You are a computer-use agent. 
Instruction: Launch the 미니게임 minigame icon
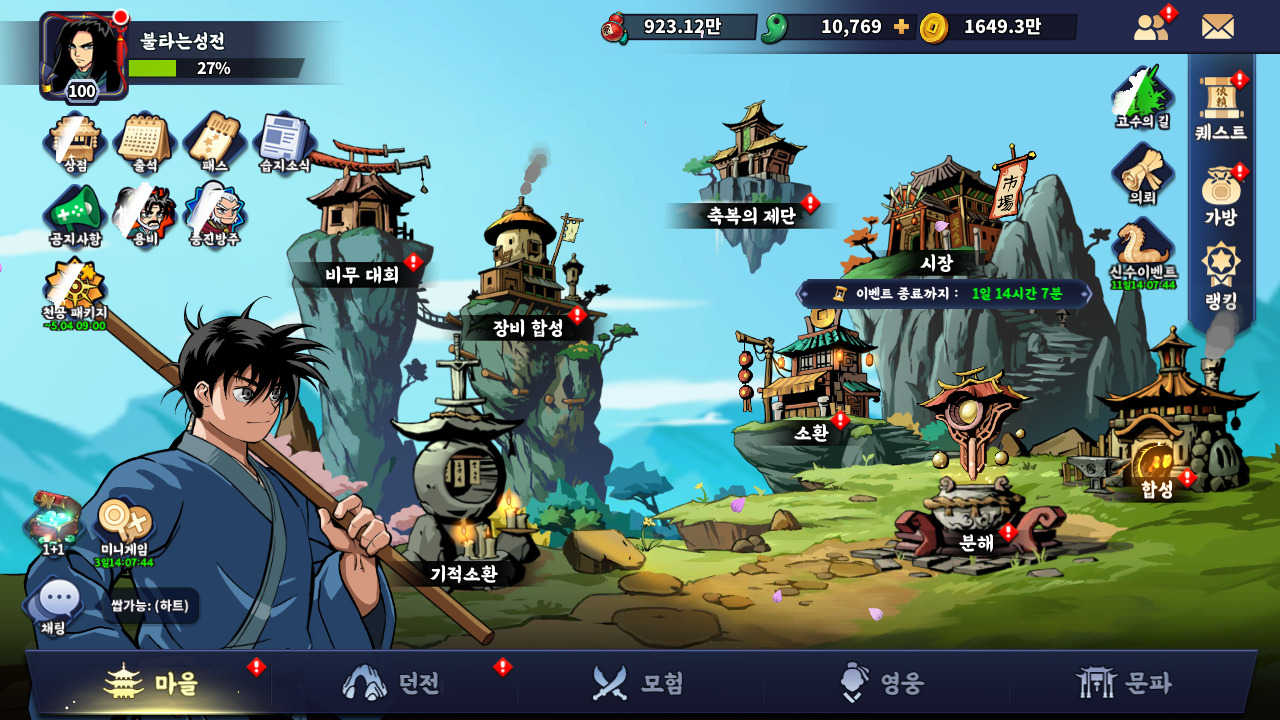(x=125, y=527)
